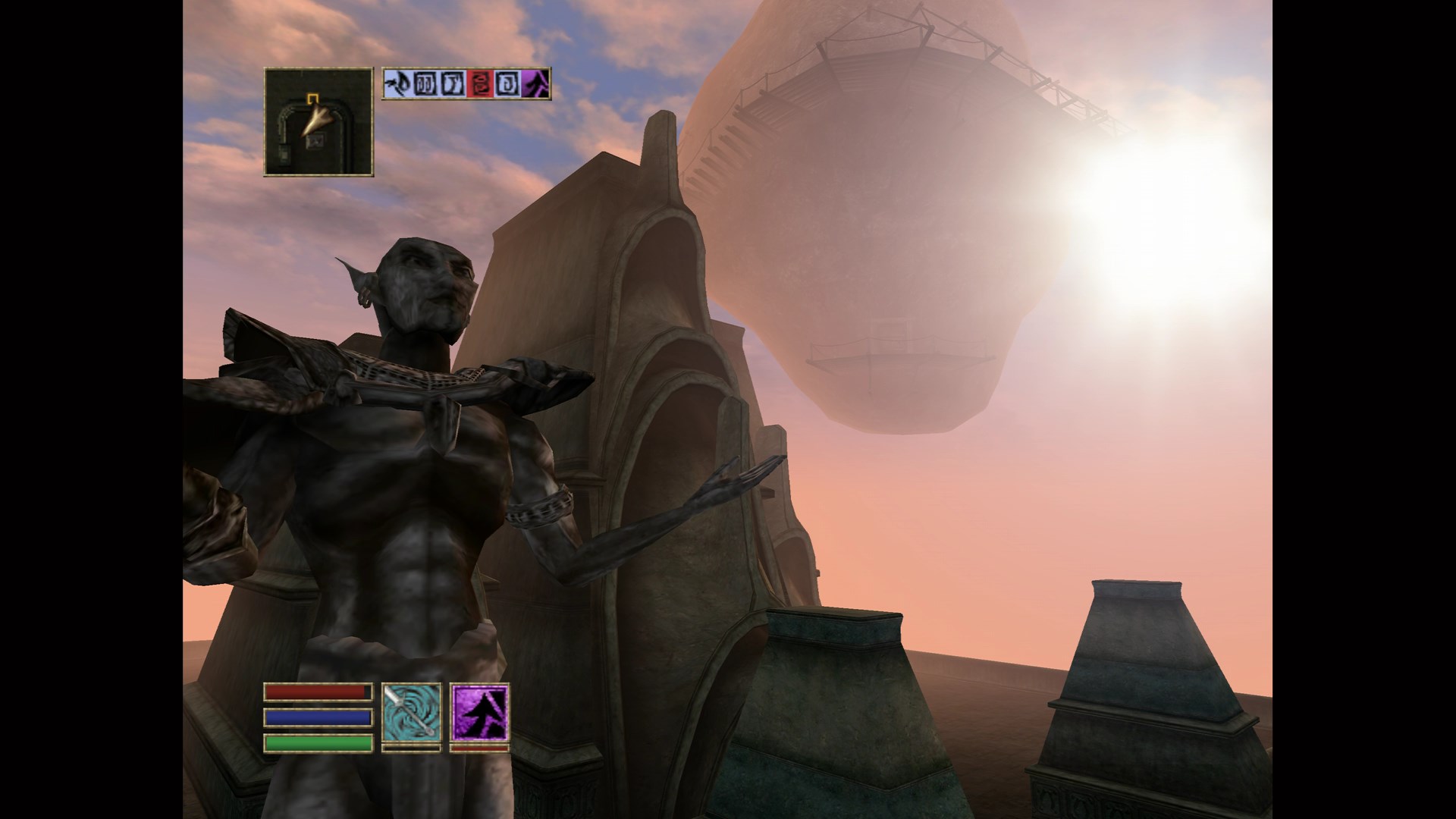
Task: Open the local minimap
Action: click(318, 122)
